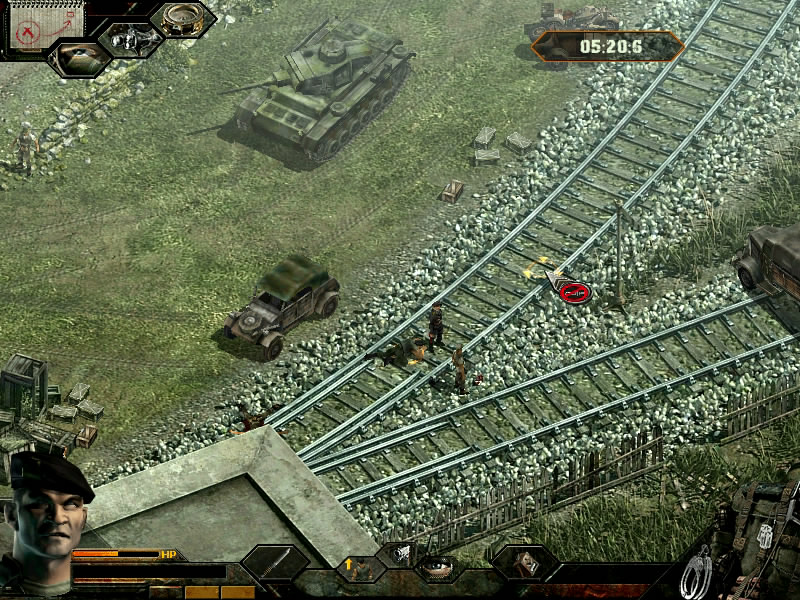Activate the enemy view eye icon
The width and height of the screenshot is (800, 600).
click(x=78, y=59)
